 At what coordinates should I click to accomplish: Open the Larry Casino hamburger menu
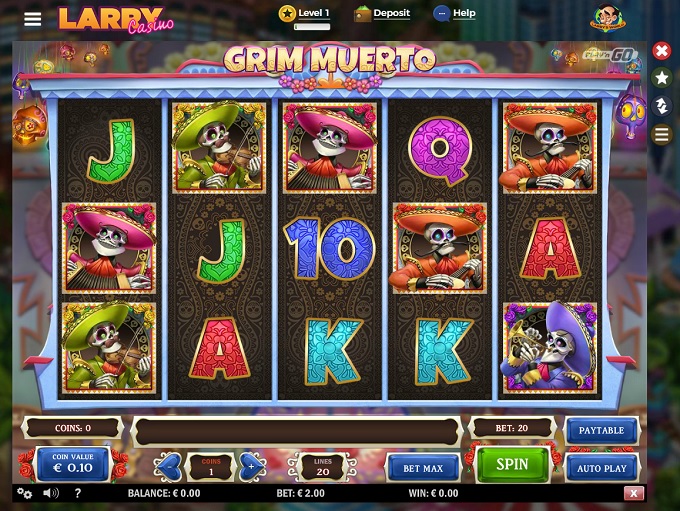click(32, 19)
